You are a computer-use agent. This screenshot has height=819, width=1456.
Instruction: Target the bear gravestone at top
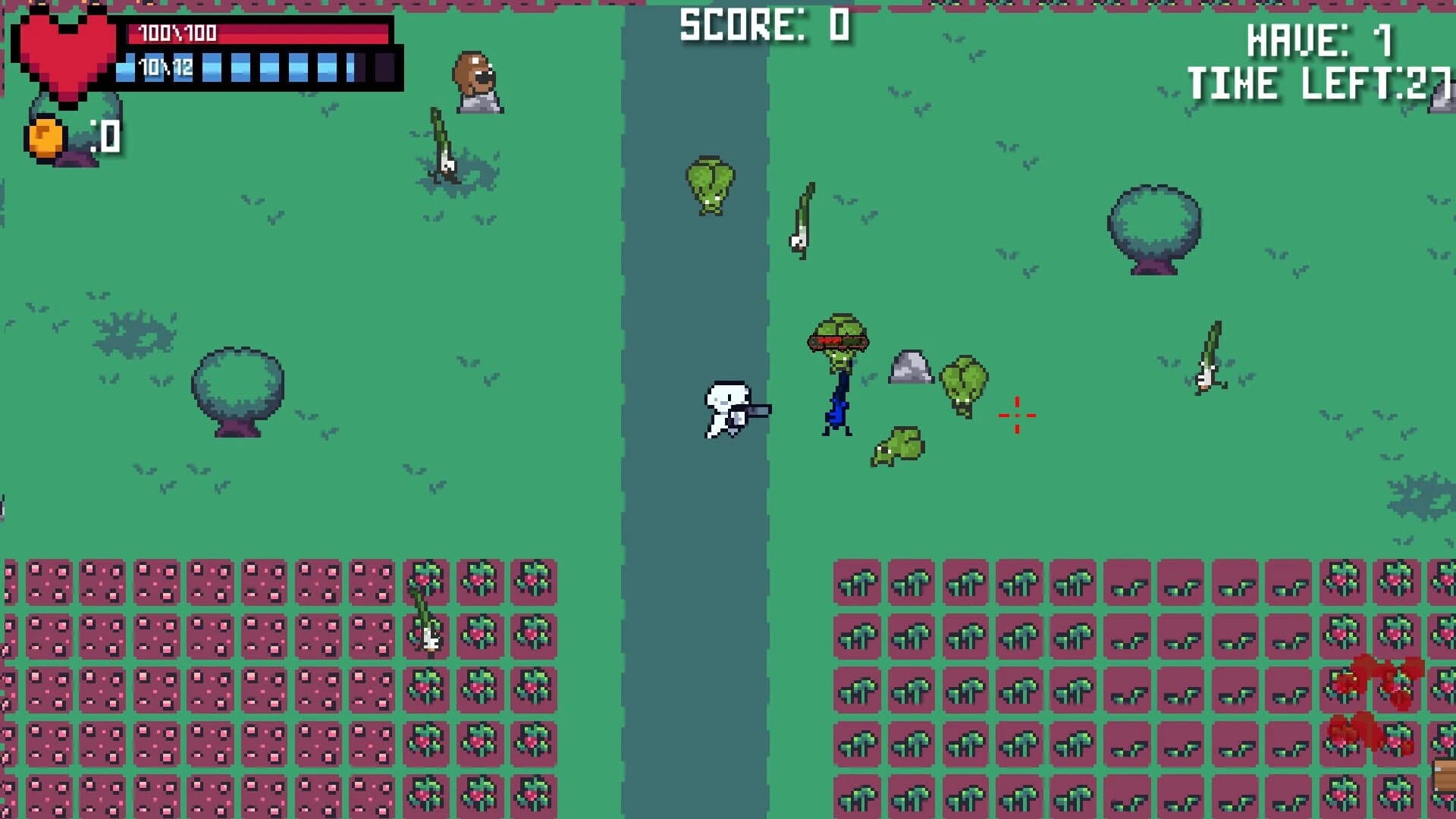click(x=476, y=80)
